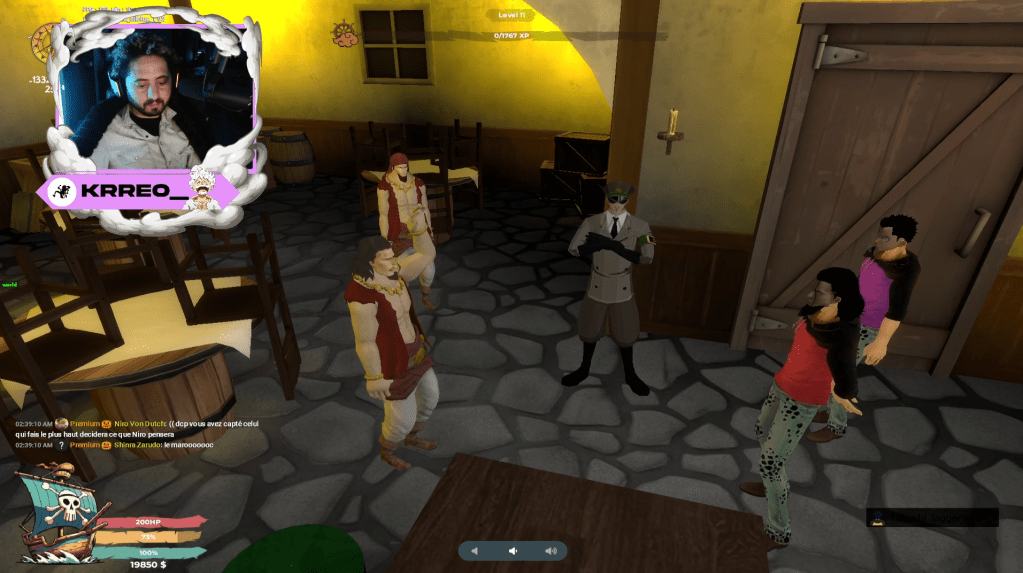Click the ship wheel cloud icon
The image size is (1023, 573).
[x=345, y=34]
